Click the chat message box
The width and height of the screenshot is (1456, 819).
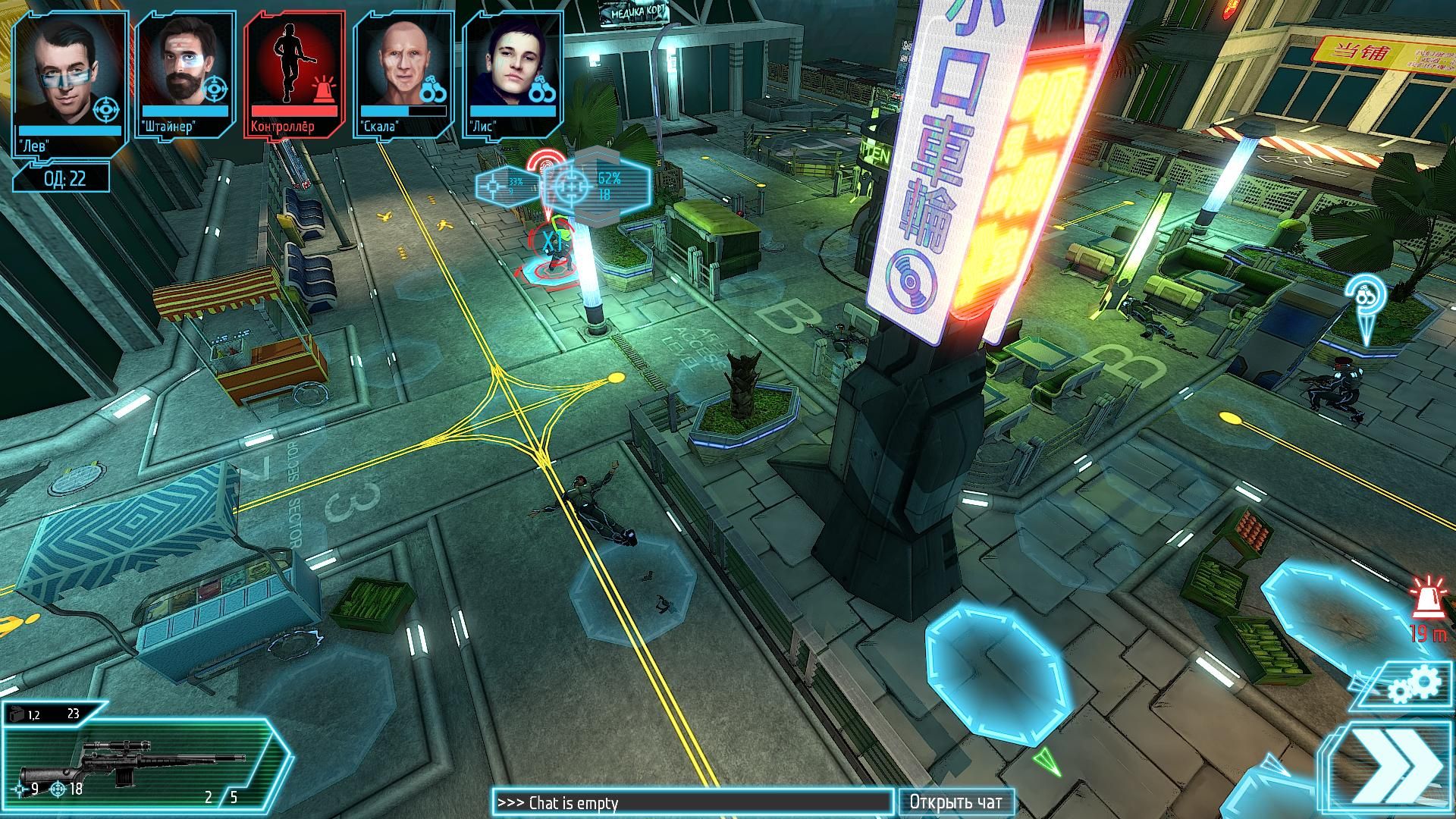(x=692, y=802)
